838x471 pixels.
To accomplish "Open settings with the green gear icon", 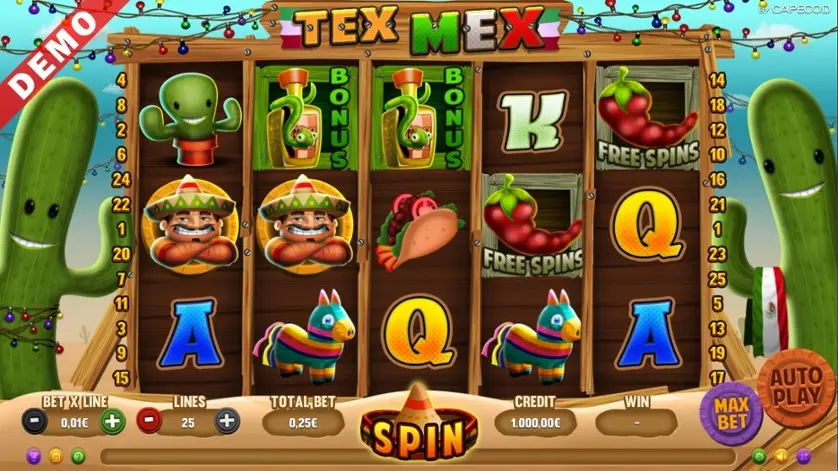I will (x=759, y=456).
